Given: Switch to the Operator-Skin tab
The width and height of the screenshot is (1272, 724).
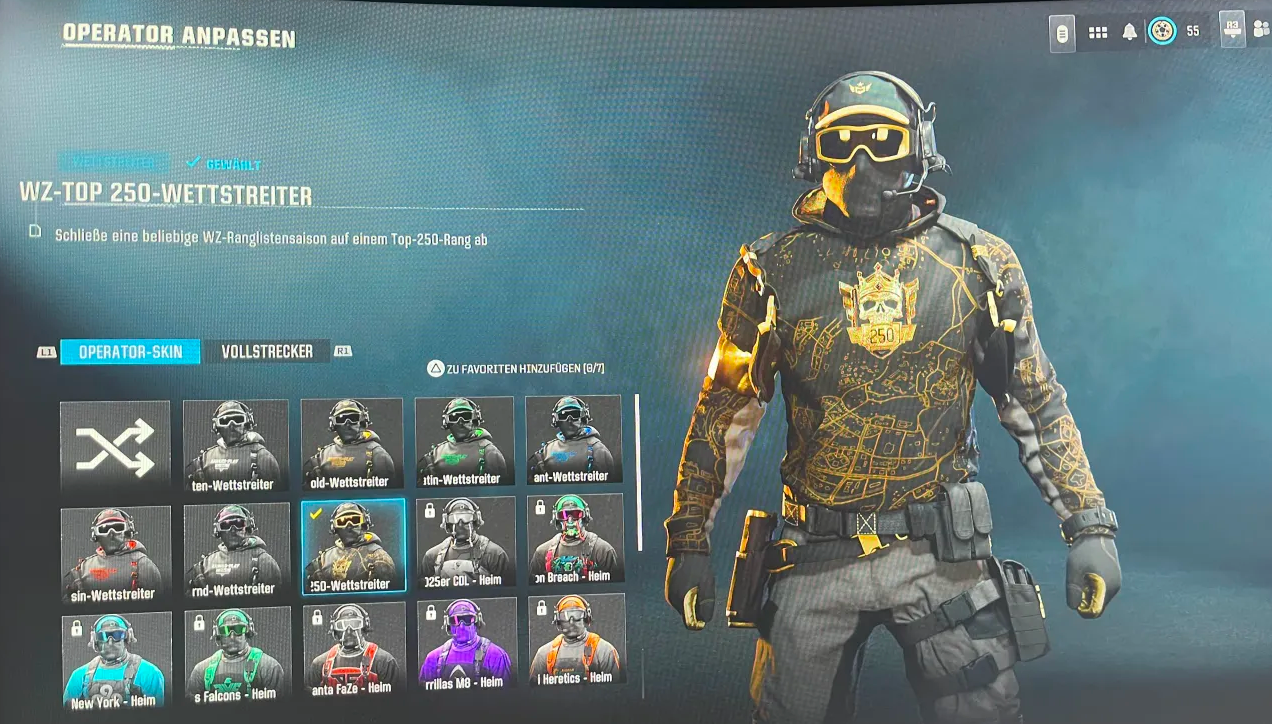Looking at the screenshot, I should tap(130, 352).
